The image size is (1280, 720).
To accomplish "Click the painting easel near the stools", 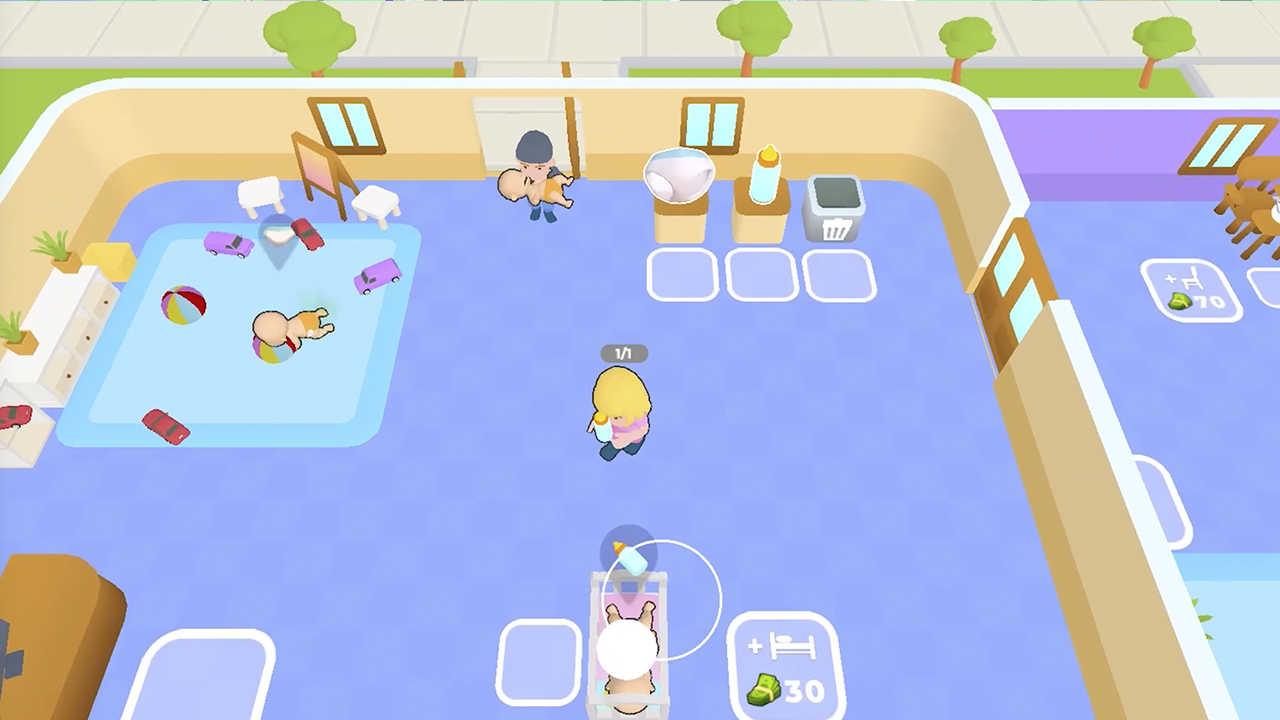I will point(320,170).
